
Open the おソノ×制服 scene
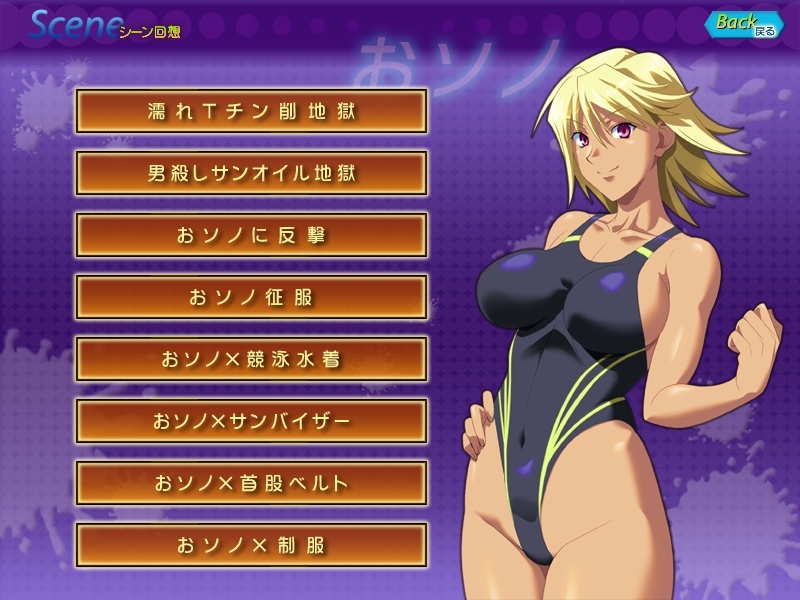(x=251, y=545)
